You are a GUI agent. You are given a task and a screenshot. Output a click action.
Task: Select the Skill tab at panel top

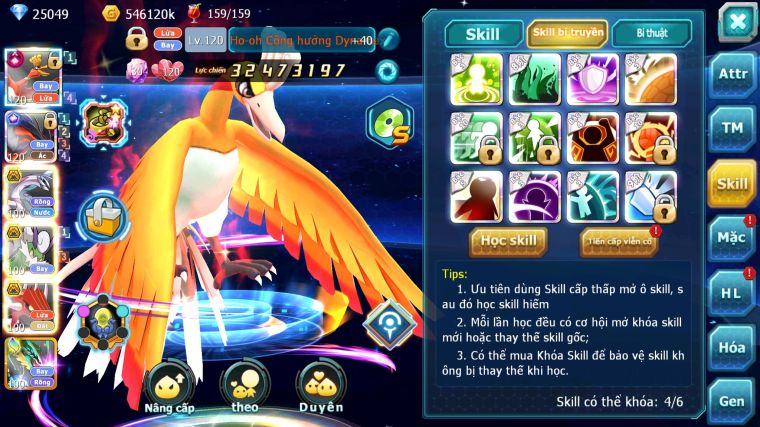484,34
